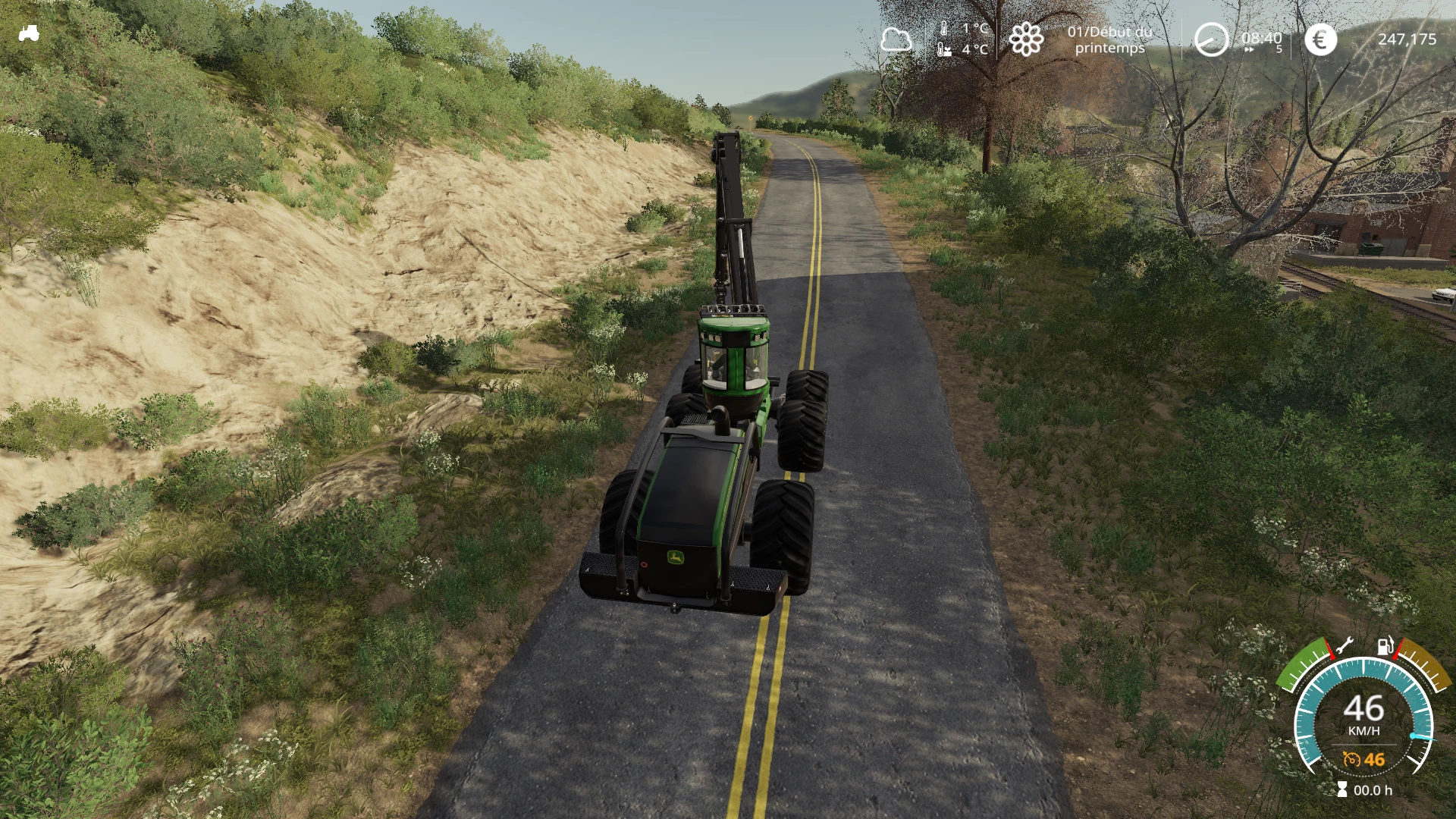1456x819 pixels.
Task: Click the tractor icon in the corner
Action: click(x=29, y=33)
